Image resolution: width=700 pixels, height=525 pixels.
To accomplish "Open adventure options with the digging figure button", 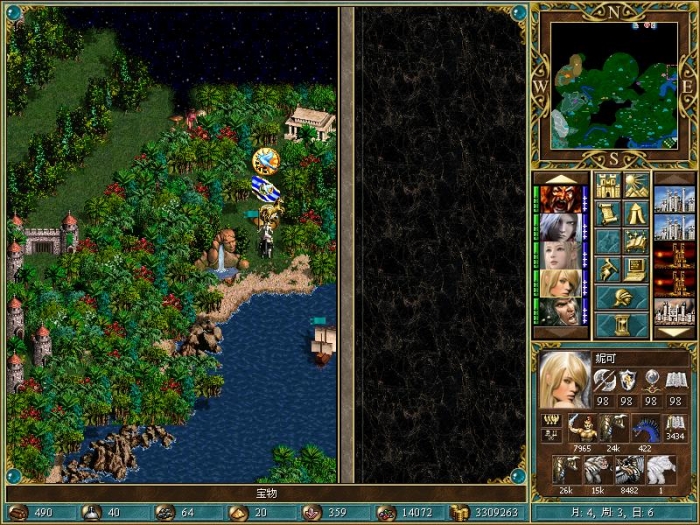I will tap(607, 268).
